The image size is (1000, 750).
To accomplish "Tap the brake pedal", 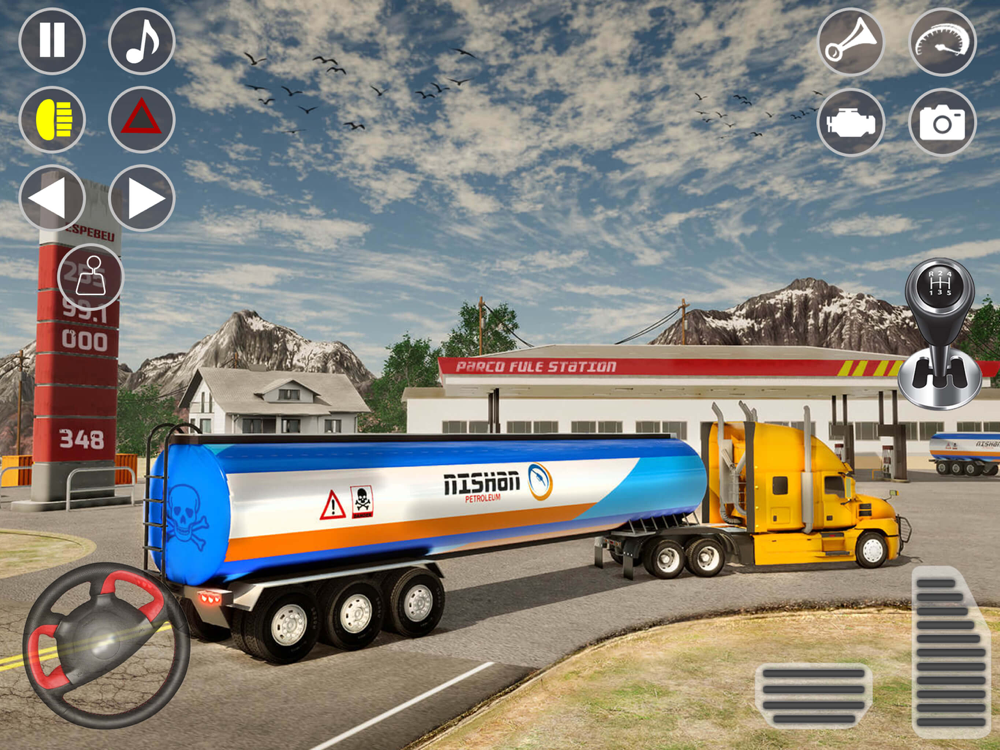I will [813, 695].
